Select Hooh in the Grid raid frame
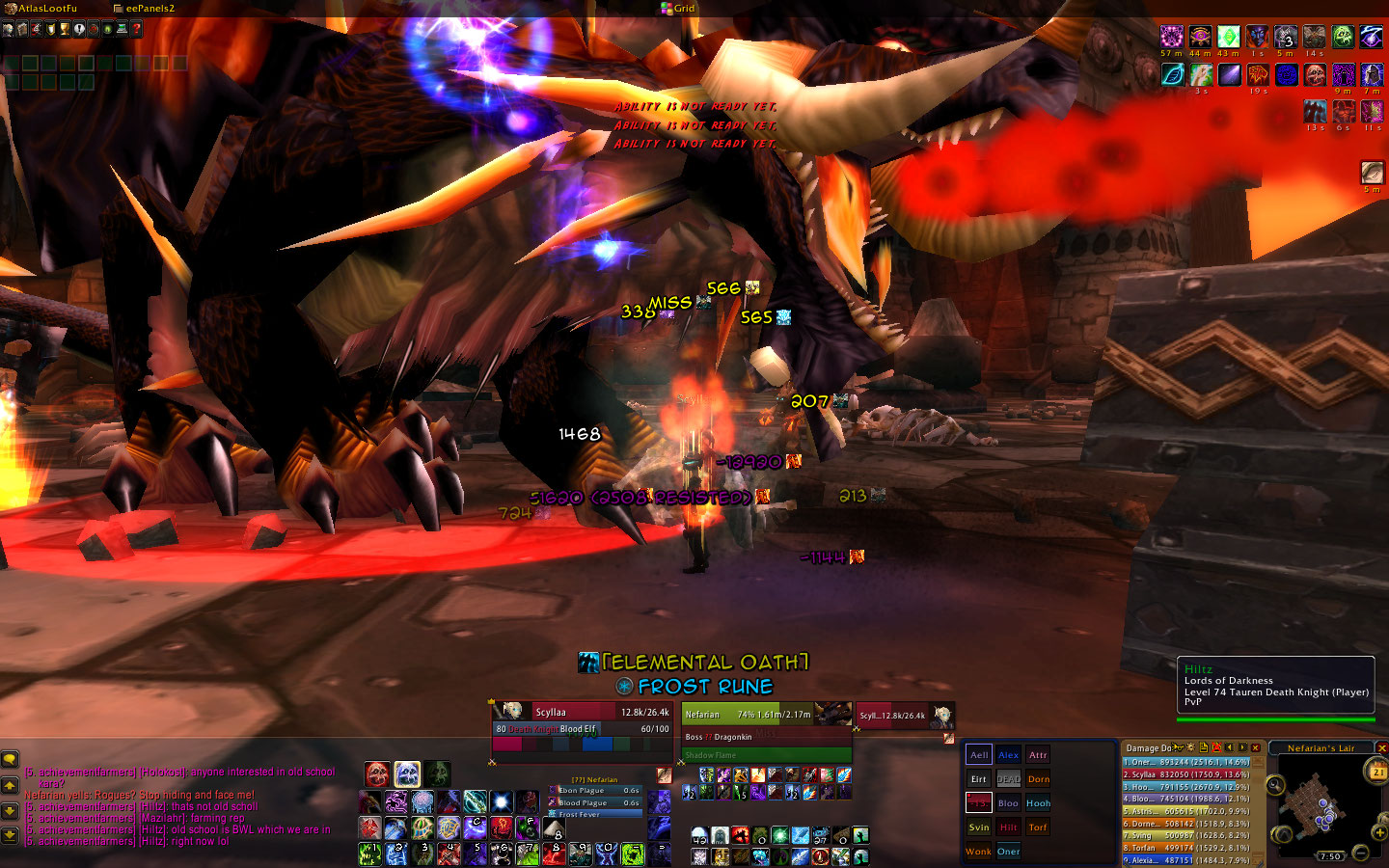The image size is (1389, 868). click(1038, 803)
